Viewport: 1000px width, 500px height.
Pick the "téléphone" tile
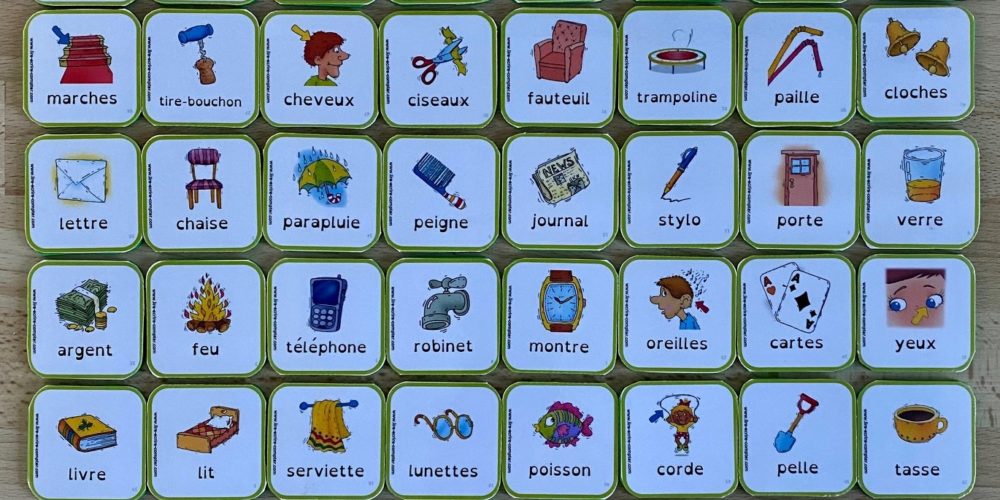point(325,317)
